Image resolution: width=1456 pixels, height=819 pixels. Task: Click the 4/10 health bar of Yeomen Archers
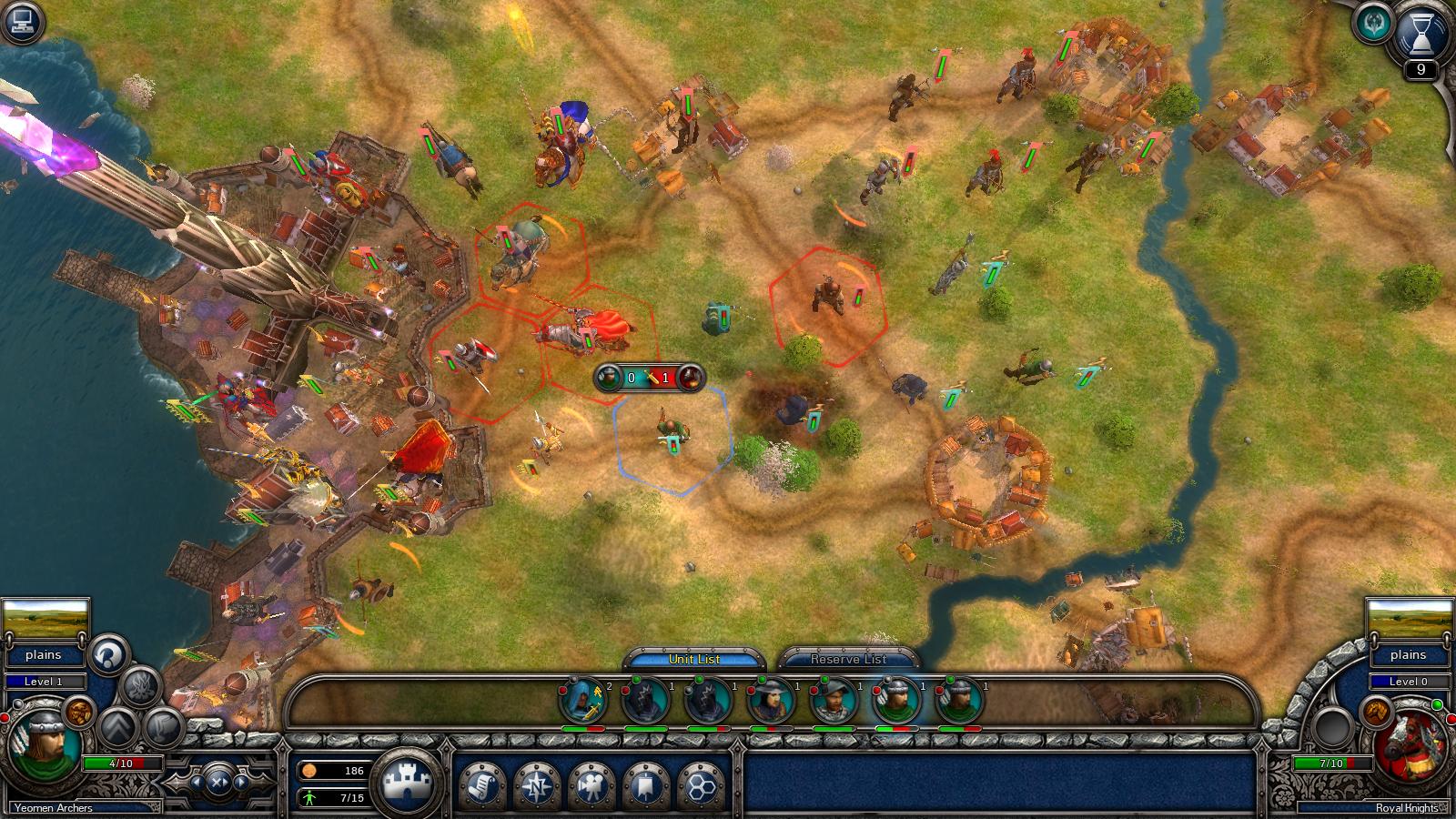121,763
